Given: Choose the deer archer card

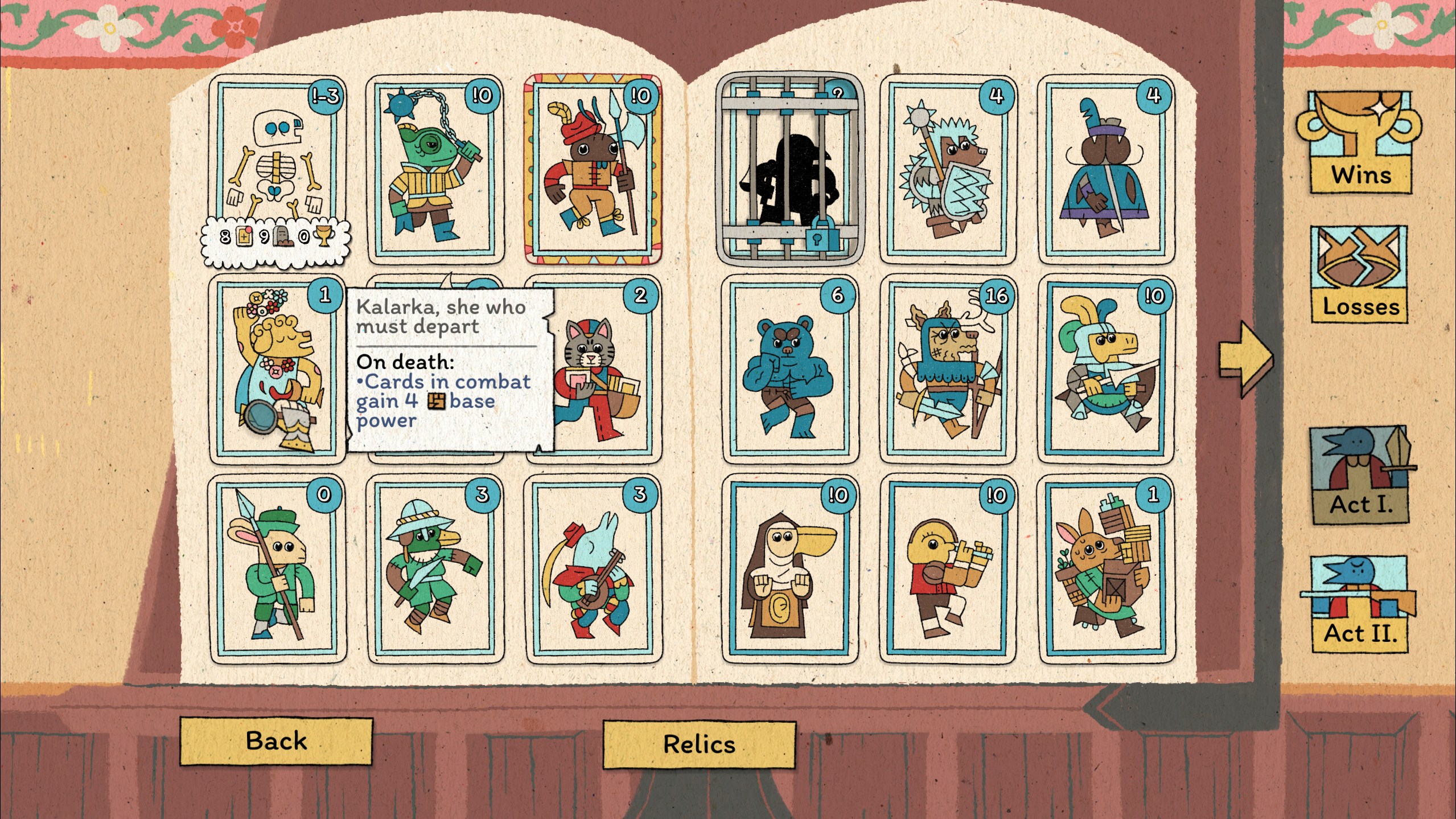Looking at the screenshot, I should (948, 369).
